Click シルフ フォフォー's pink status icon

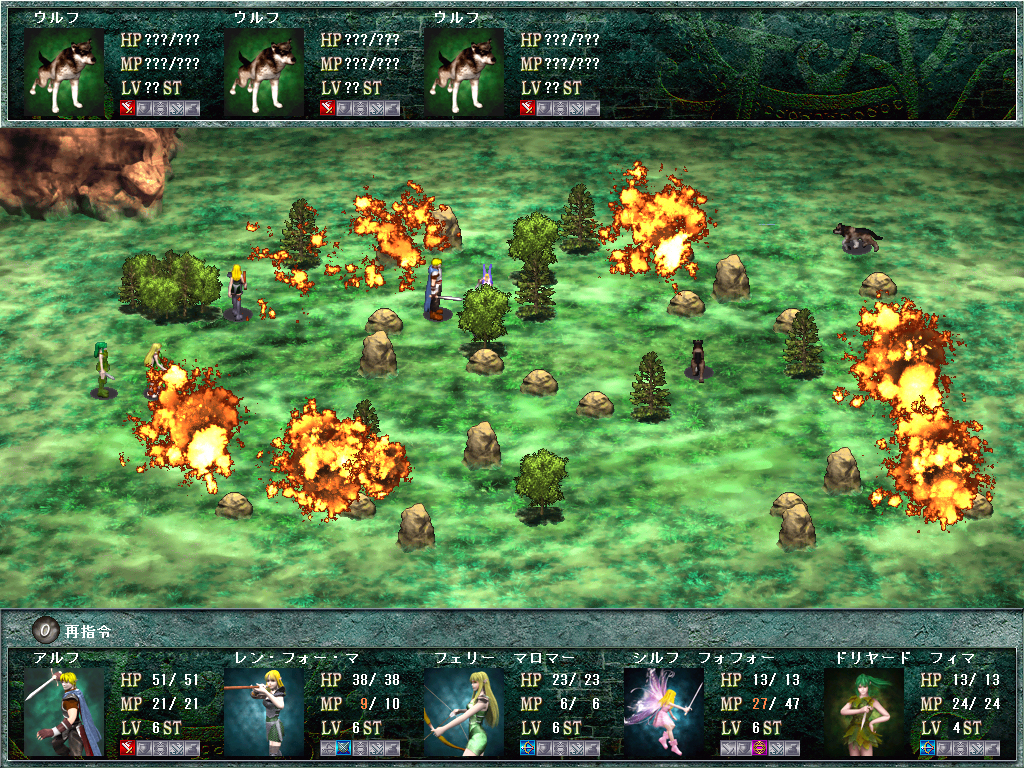pyautogui.click(x=759, y=748)
